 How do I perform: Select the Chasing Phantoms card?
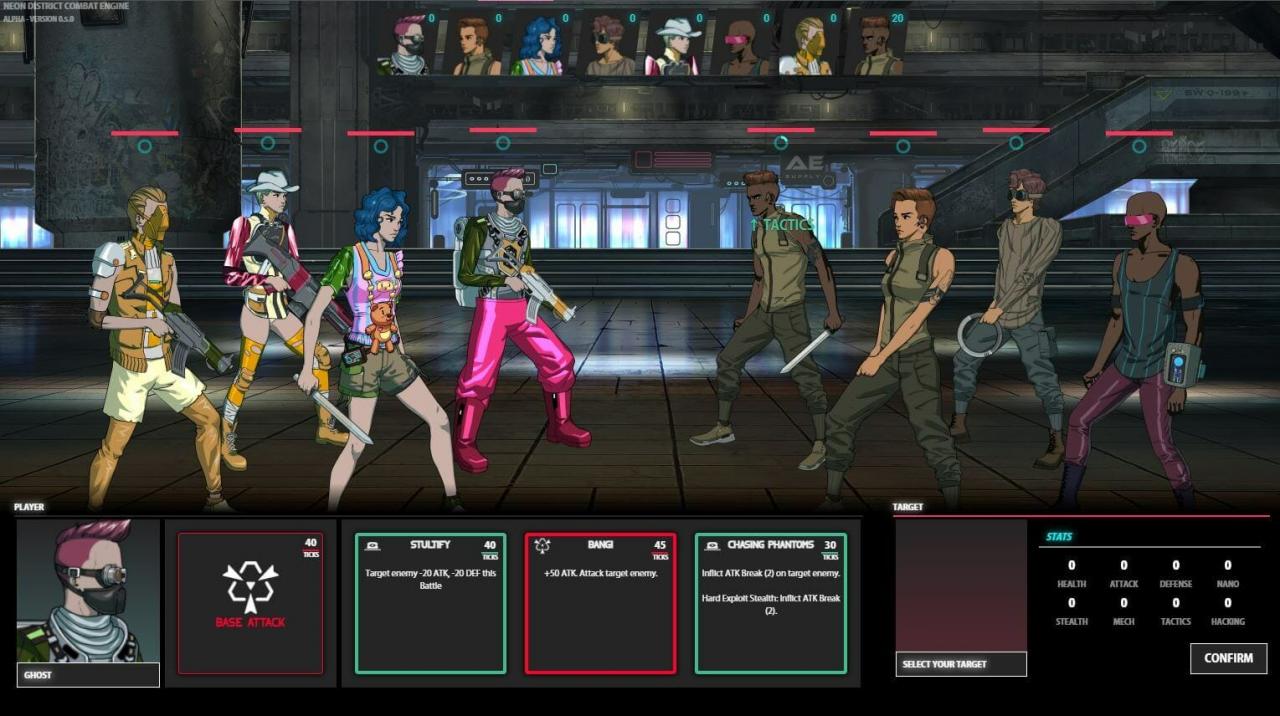770,602
